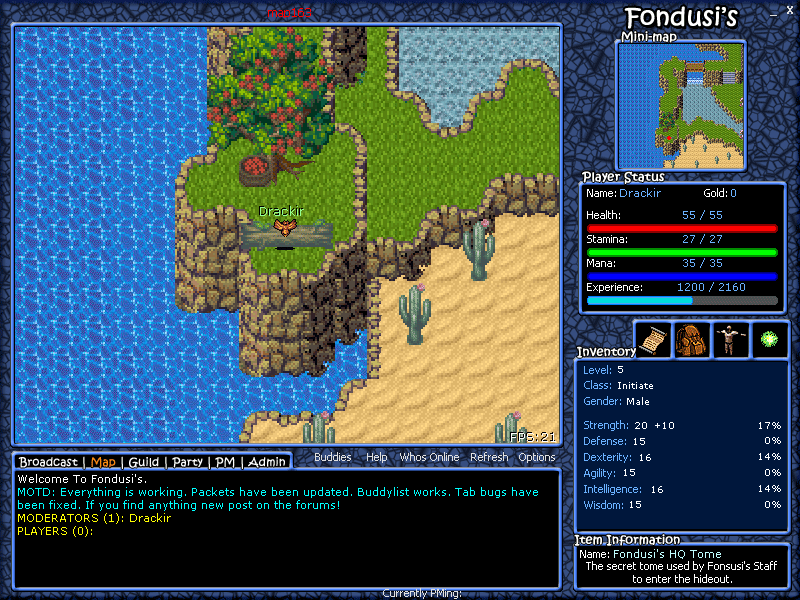The width and height of the screenshot is (800, 600).
Task: Click on the mini-map
Action: click(x=680, y=104)
